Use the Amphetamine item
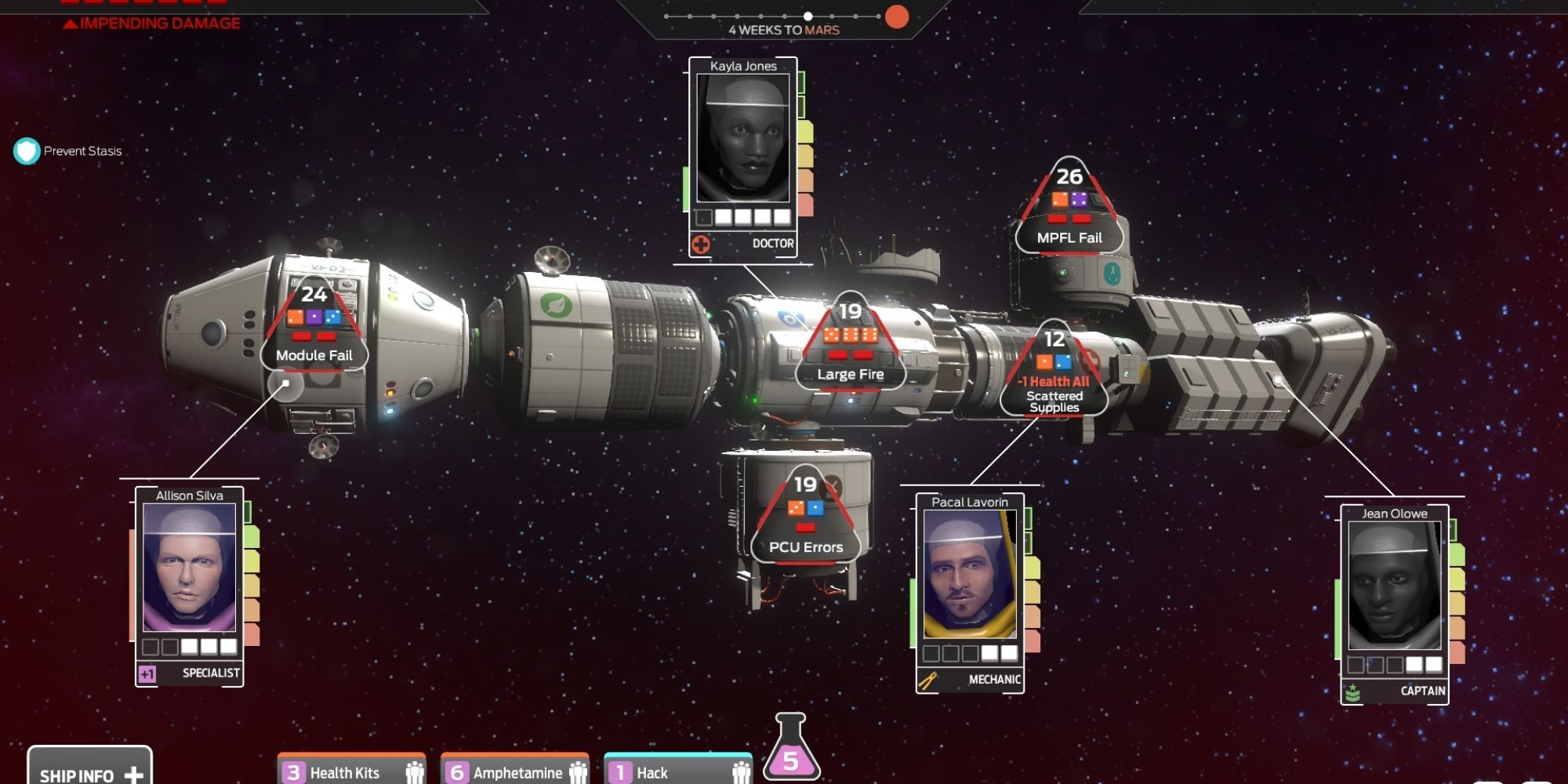This screenshot has width=1568, height=784. pos(510,771)
